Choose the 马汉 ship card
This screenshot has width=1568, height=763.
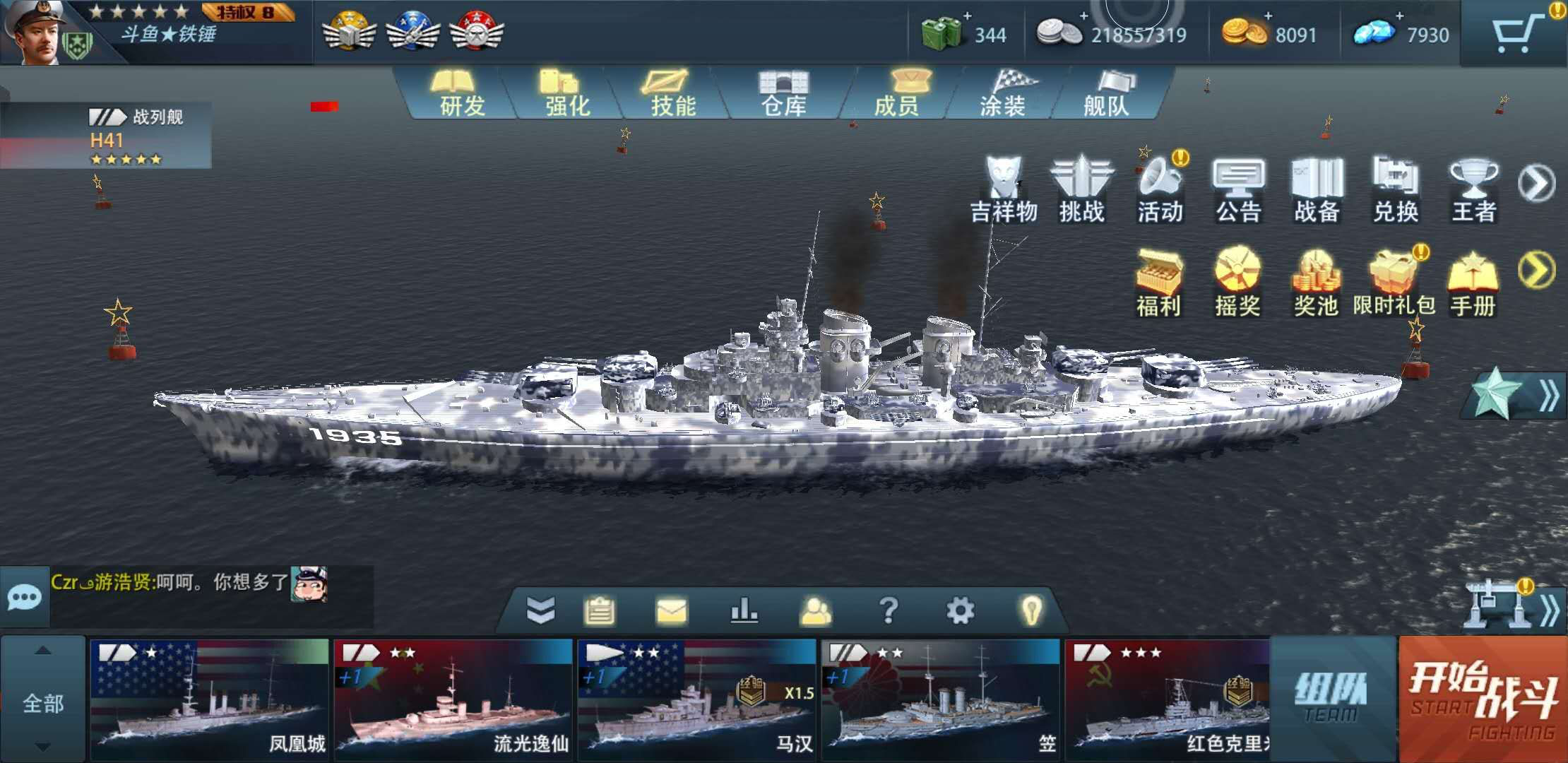[696, 698]
